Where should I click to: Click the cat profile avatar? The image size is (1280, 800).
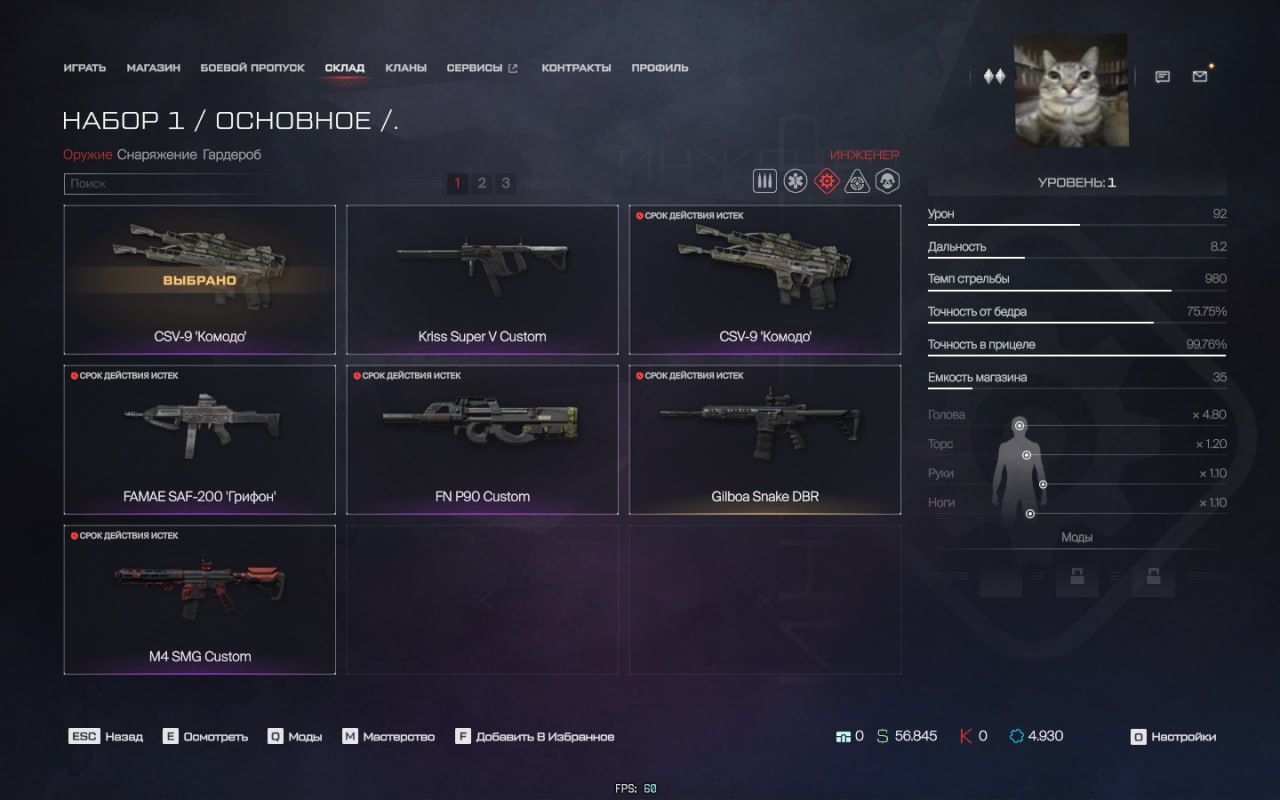click(x=1071, y=91)
